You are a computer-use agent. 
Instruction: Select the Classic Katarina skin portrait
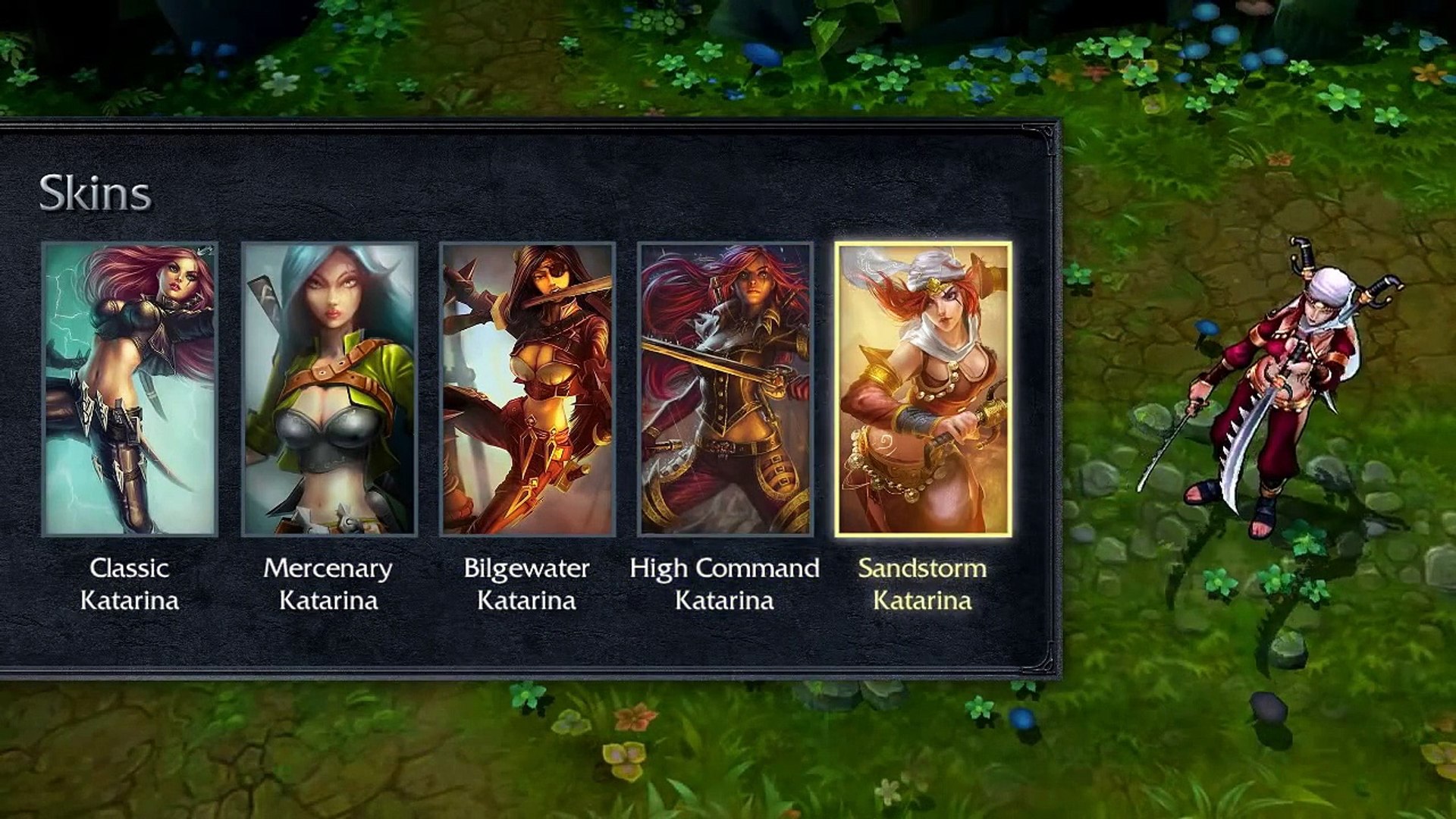point(131,387)
